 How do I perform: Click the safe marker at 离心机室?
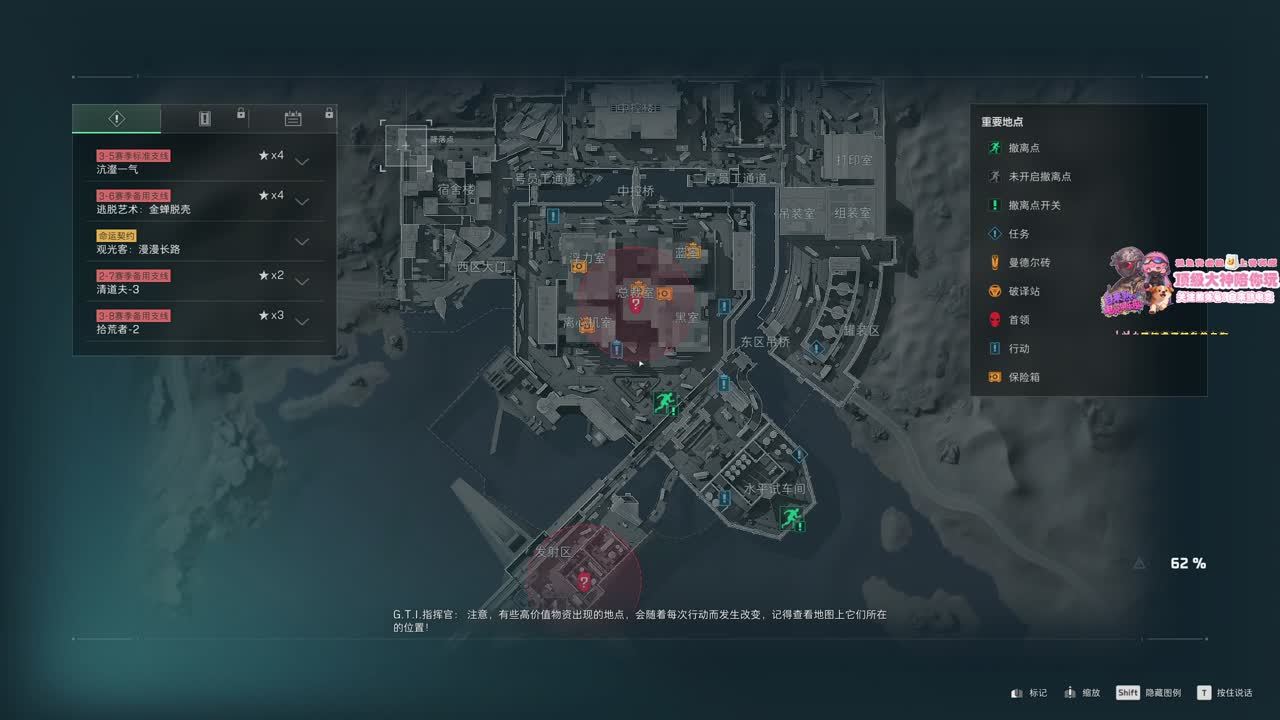click(588, 324)
